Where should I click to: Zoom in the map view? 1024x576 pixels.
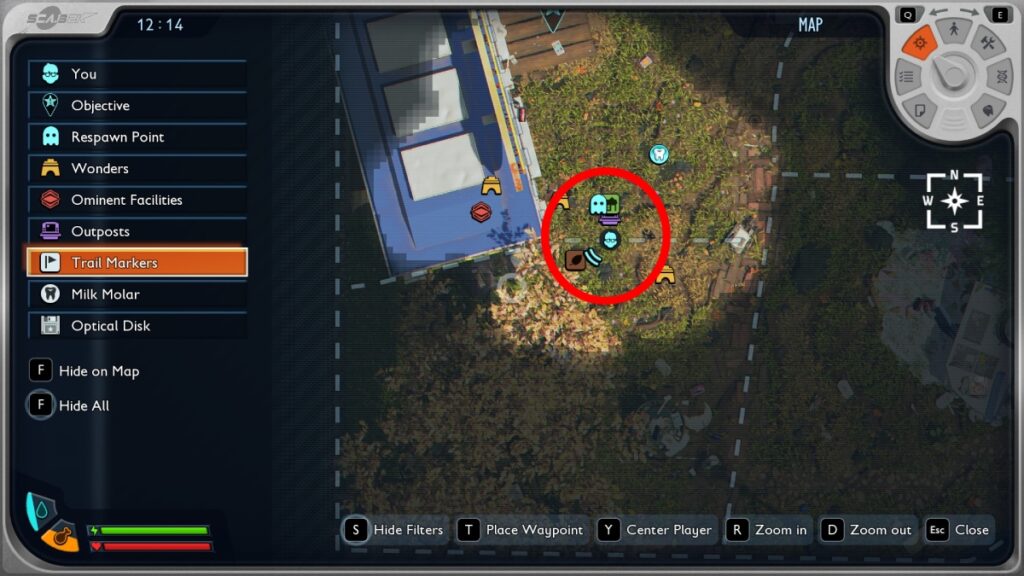click(767, 530)
